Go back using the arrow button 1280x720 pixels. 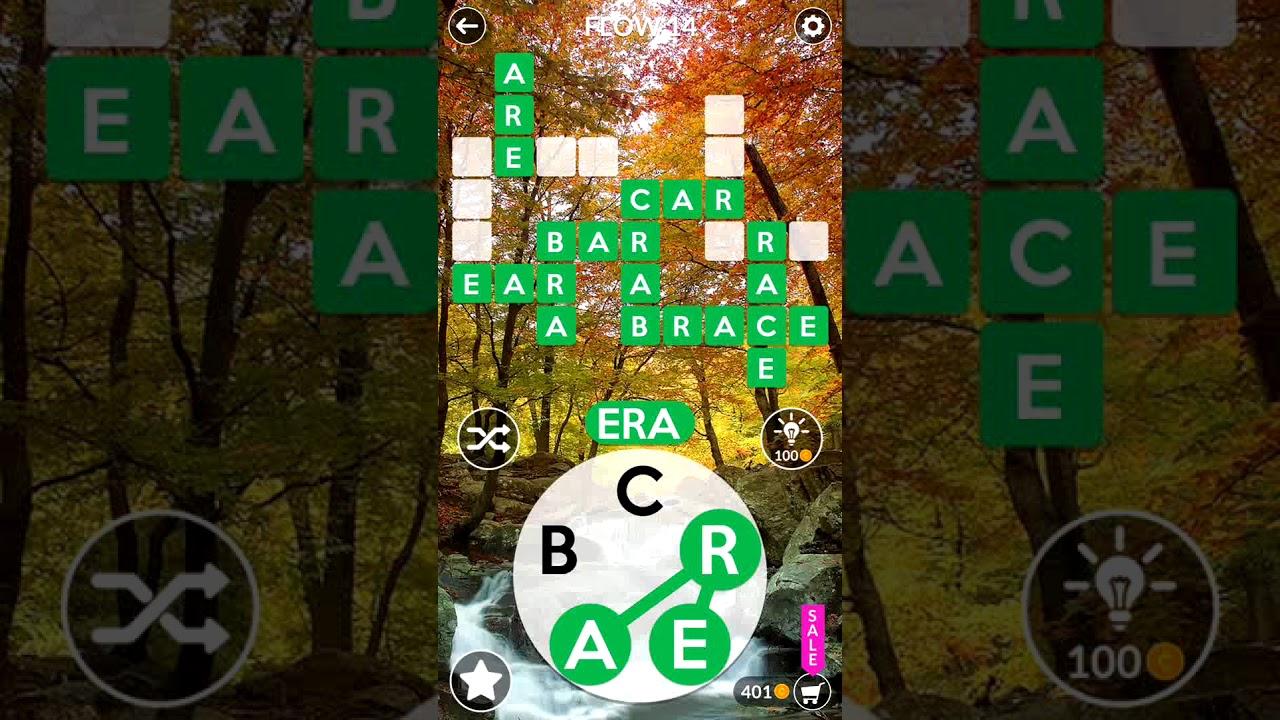467,26
